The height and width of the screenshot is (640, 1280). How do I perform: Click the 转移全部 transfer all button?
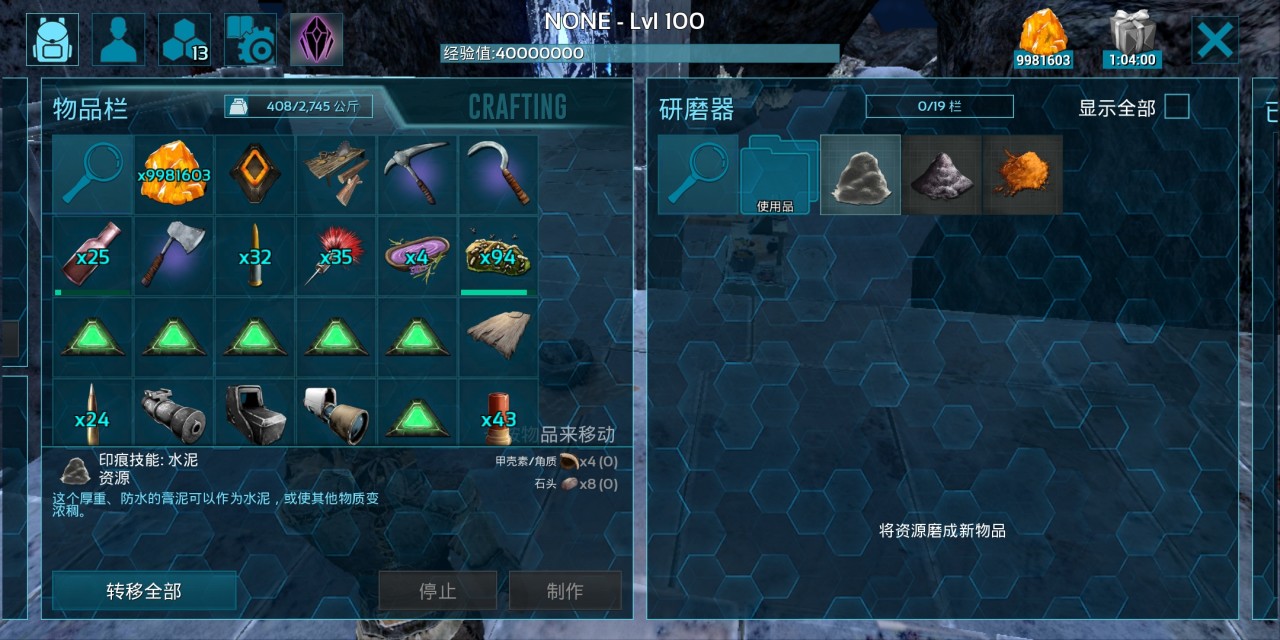[x=144, y=591]
